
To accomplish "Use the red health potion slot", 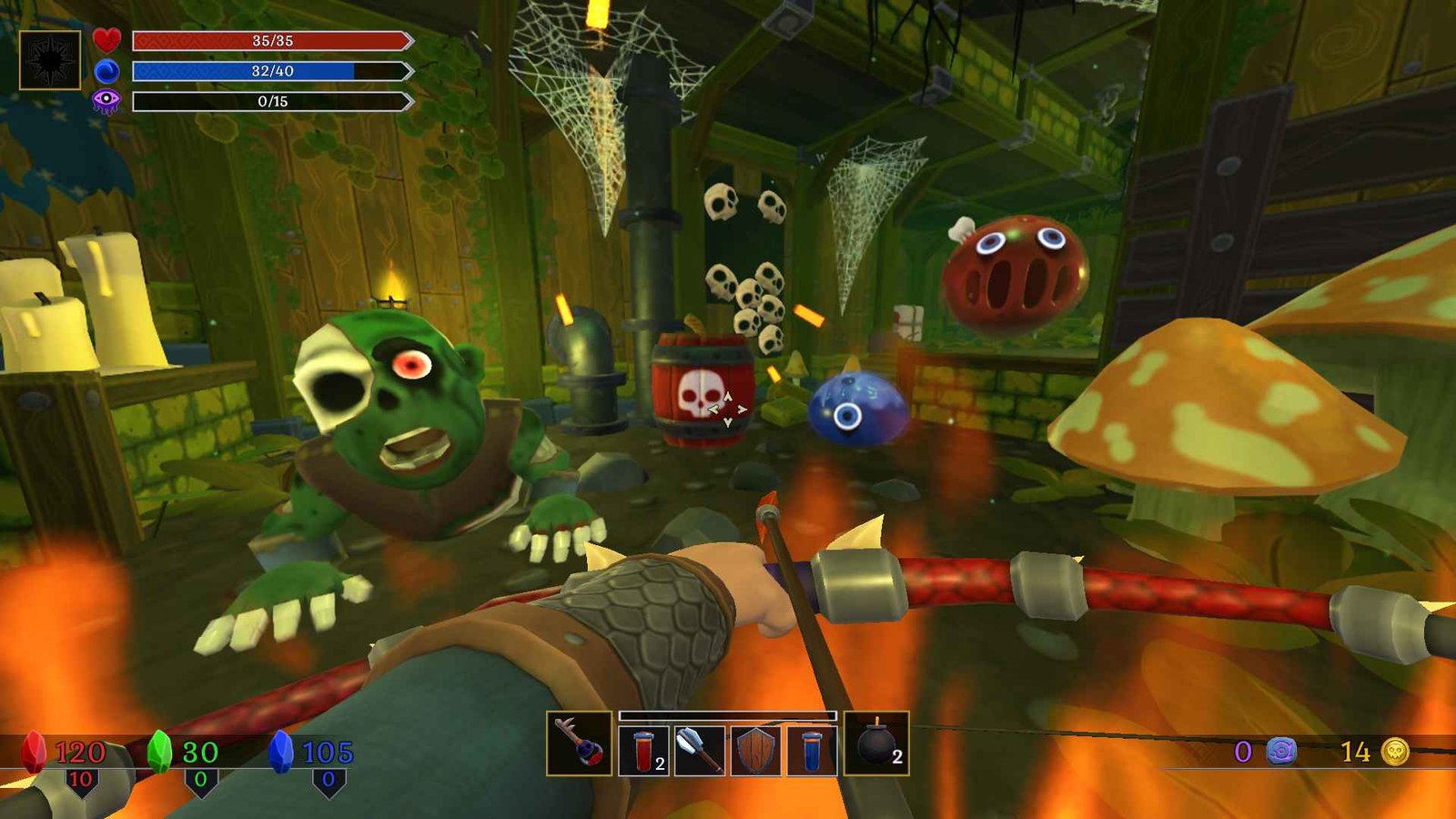I will [x=644, y=751].
